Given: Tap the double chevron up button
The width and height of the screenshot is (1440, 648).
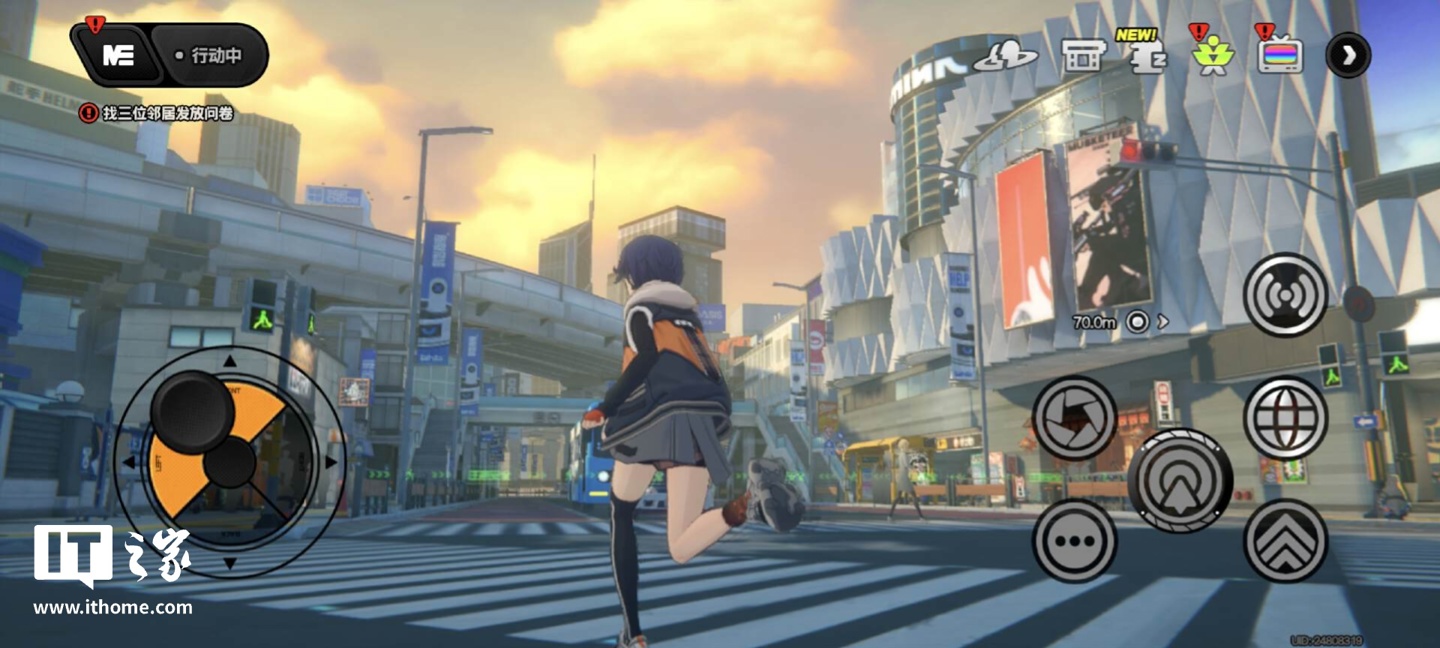Looking at the screenshot, I should pos(1285,541).
